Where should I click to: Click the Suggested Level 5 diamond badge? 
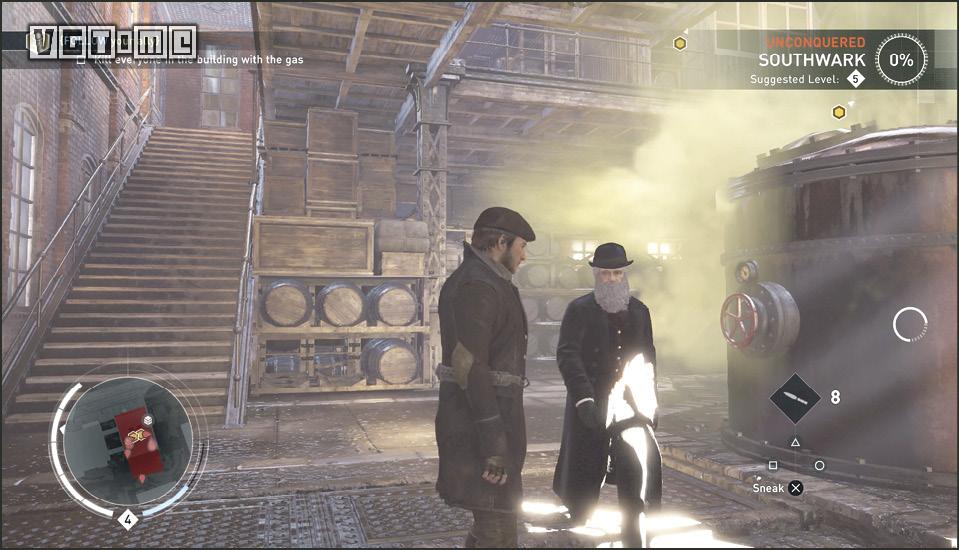855,79
